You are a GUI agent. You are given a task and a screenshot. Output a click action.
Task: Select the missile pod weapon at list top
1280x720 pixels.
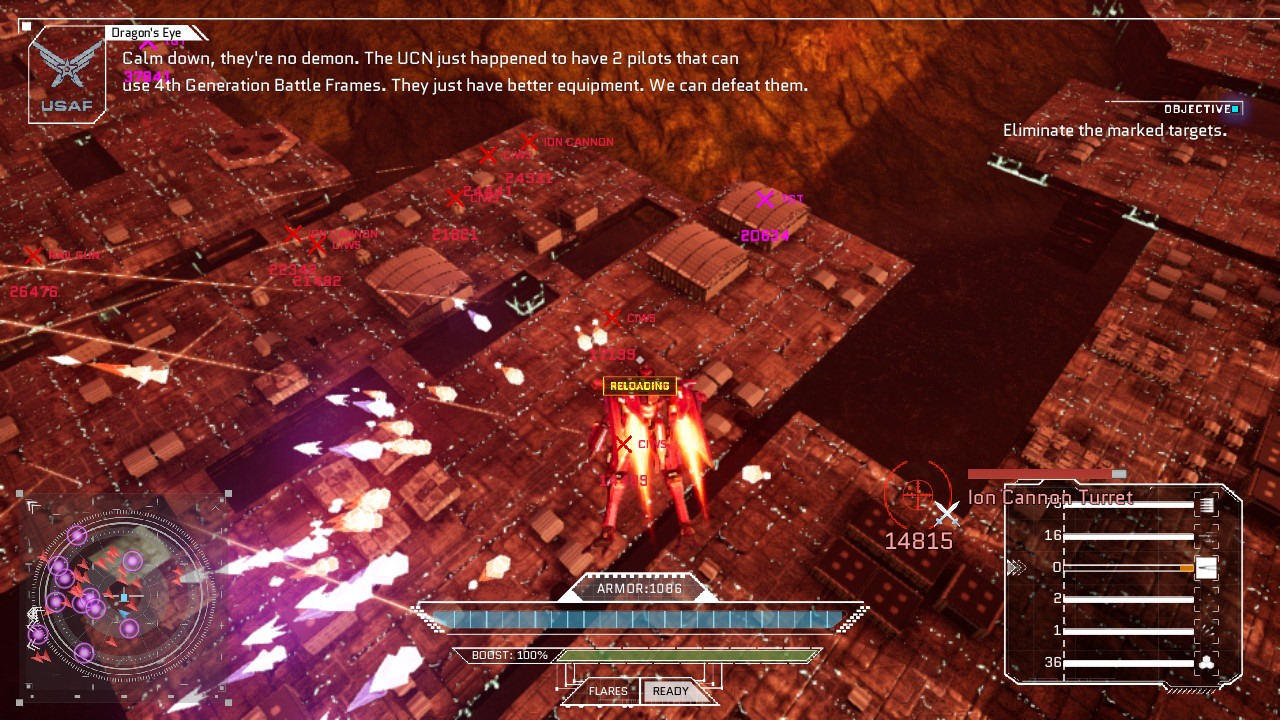(1206, 505)
